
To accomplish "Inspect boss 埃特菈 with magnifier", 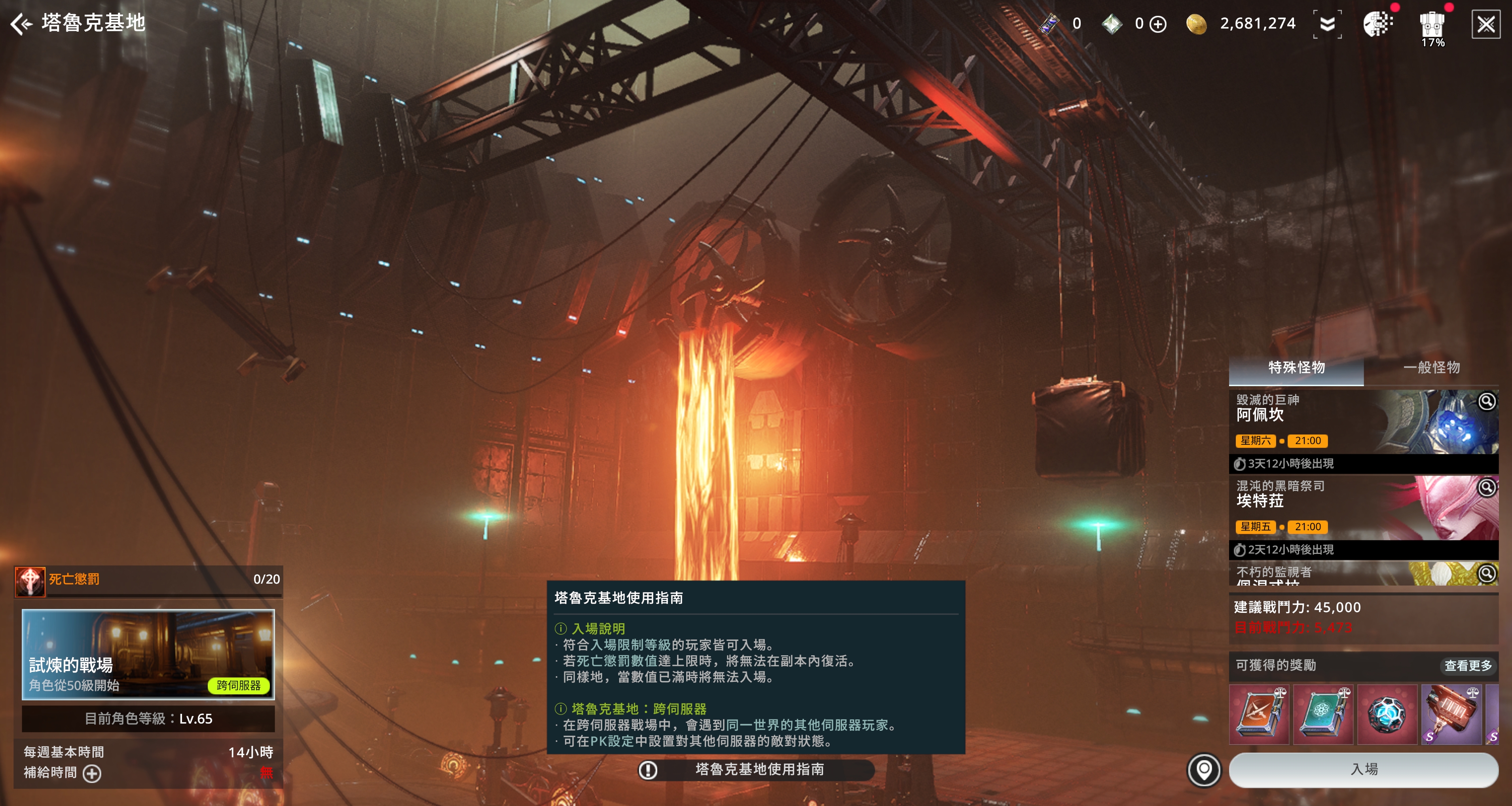I will pos(1487,487).
